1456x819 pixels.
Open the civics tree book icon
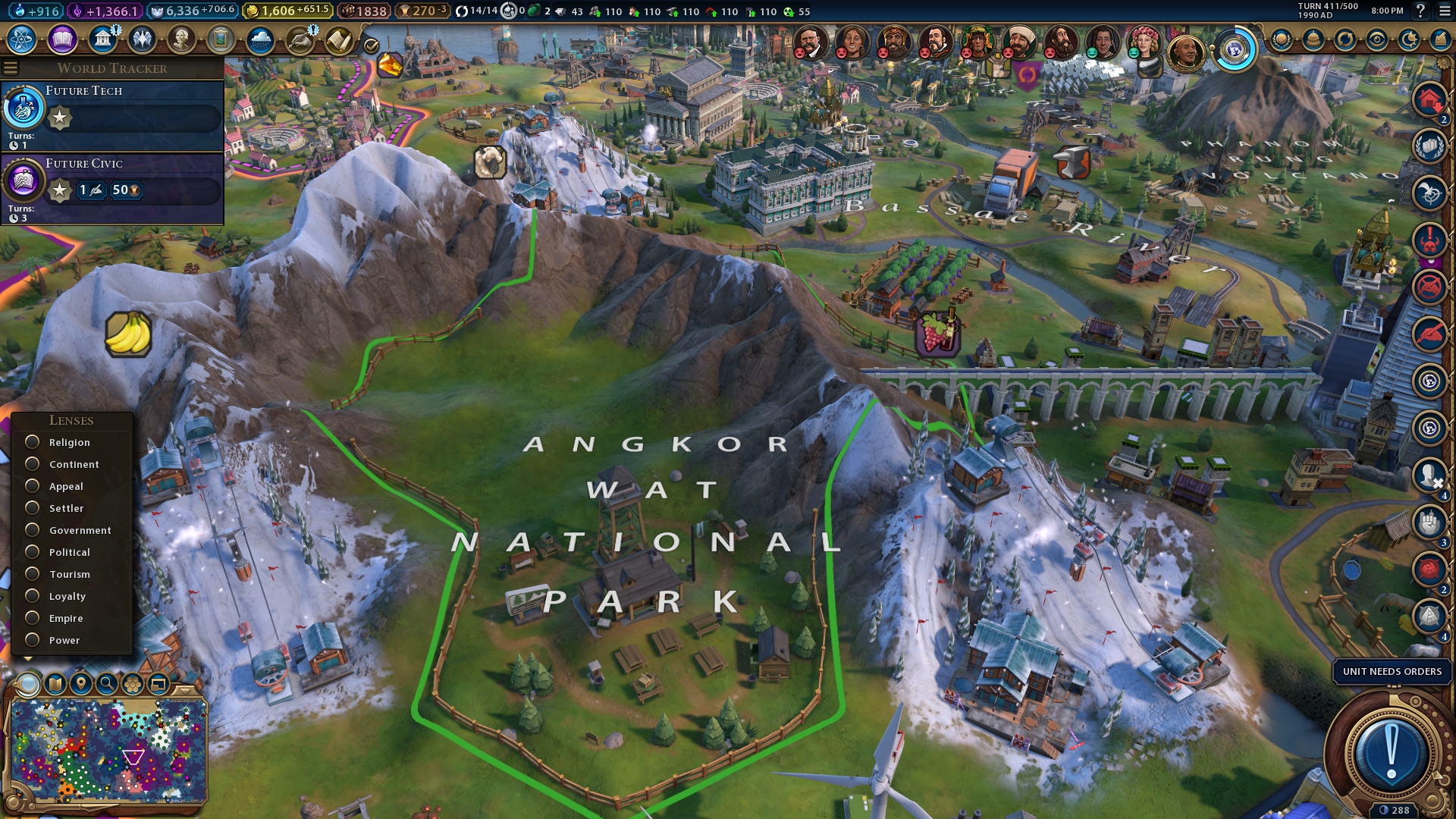coord(62,39)
